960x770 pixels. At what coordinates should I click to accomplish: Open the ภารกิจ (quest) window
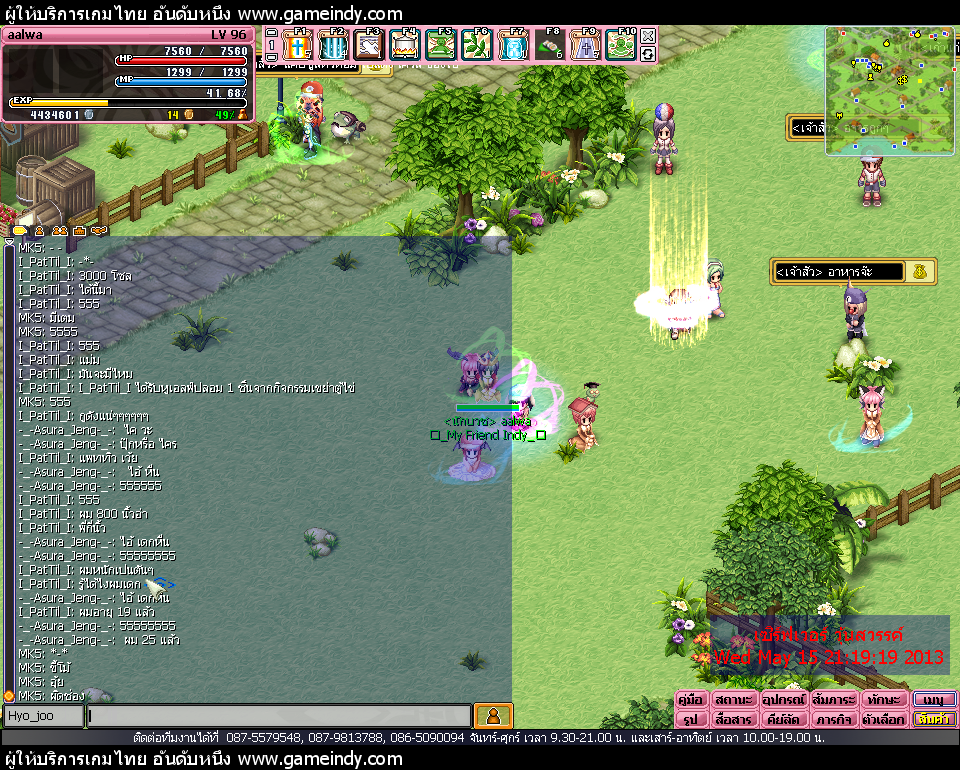point(834,719)
